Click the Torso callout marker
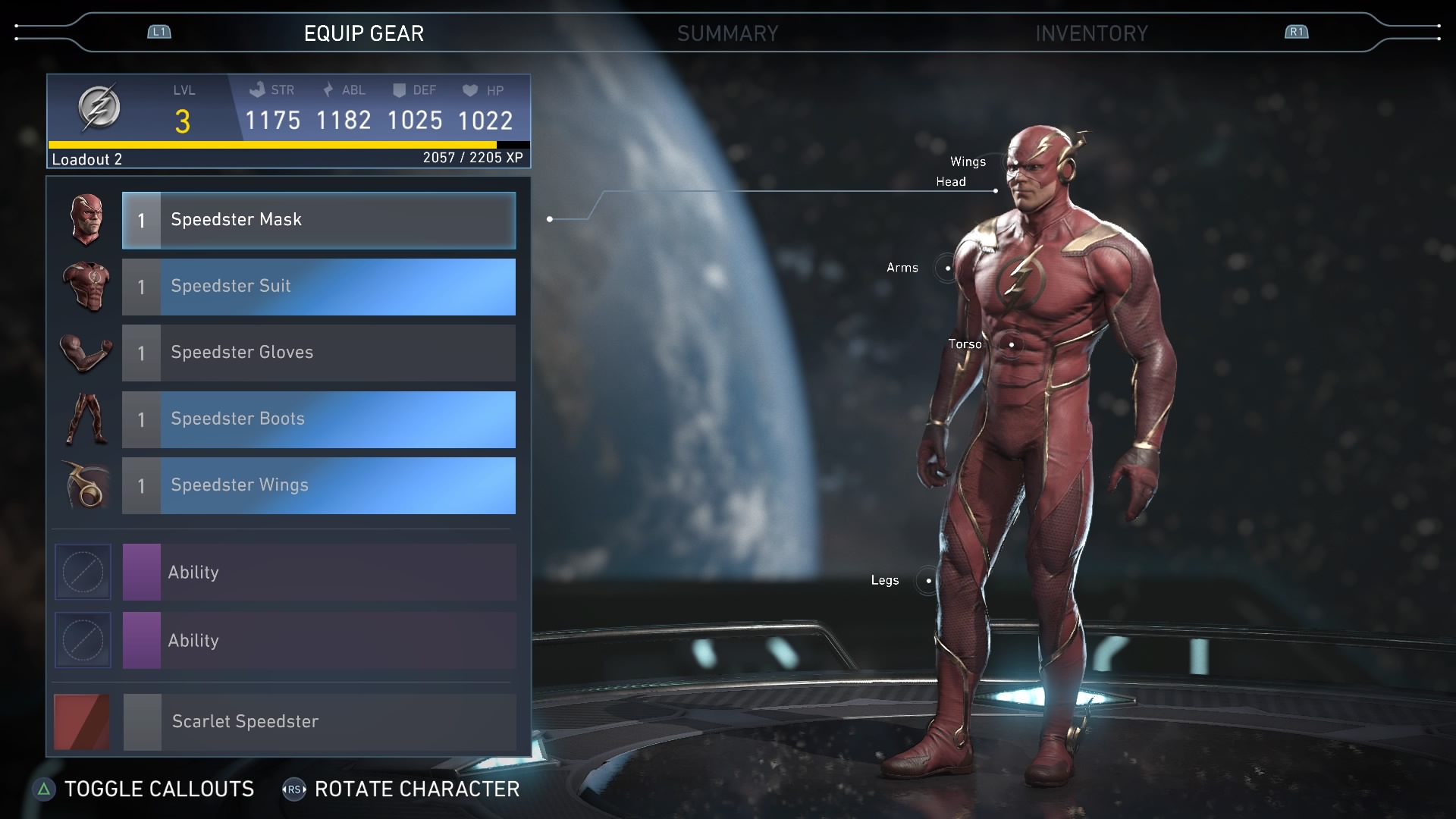Image resolution: width=1456 pixels, height=819 pixels. pyautogui.click(x=1011, y=344)
